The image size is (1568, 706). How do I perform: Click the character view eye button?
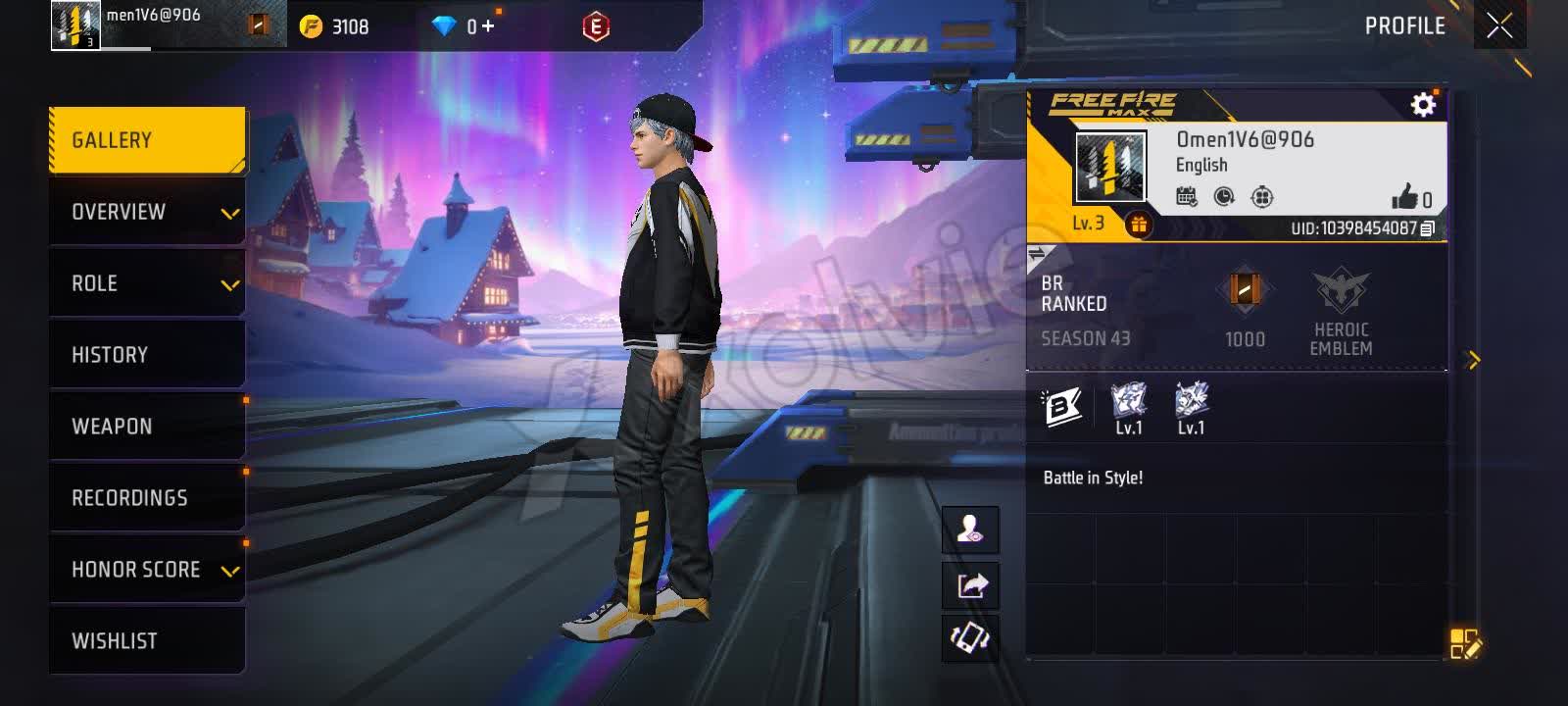[x=970, y=530]
